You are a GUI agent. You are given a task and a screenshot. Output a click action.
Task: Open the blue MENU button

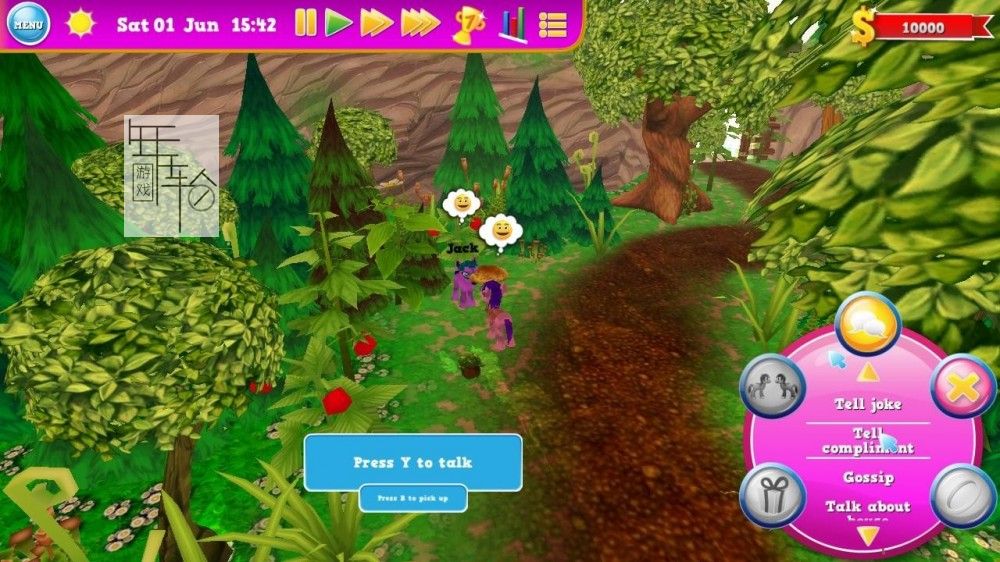point(28,23)
